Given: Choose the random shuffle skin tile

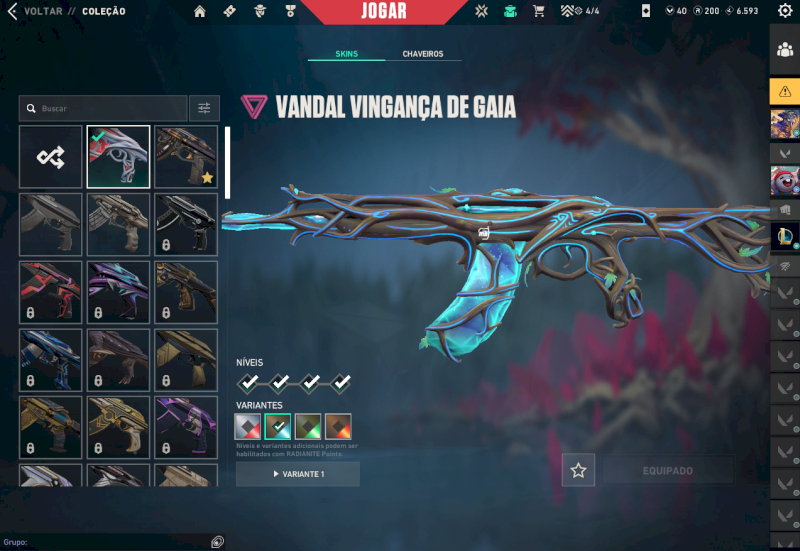Looking at the screenshot, I should click(50, 157).
